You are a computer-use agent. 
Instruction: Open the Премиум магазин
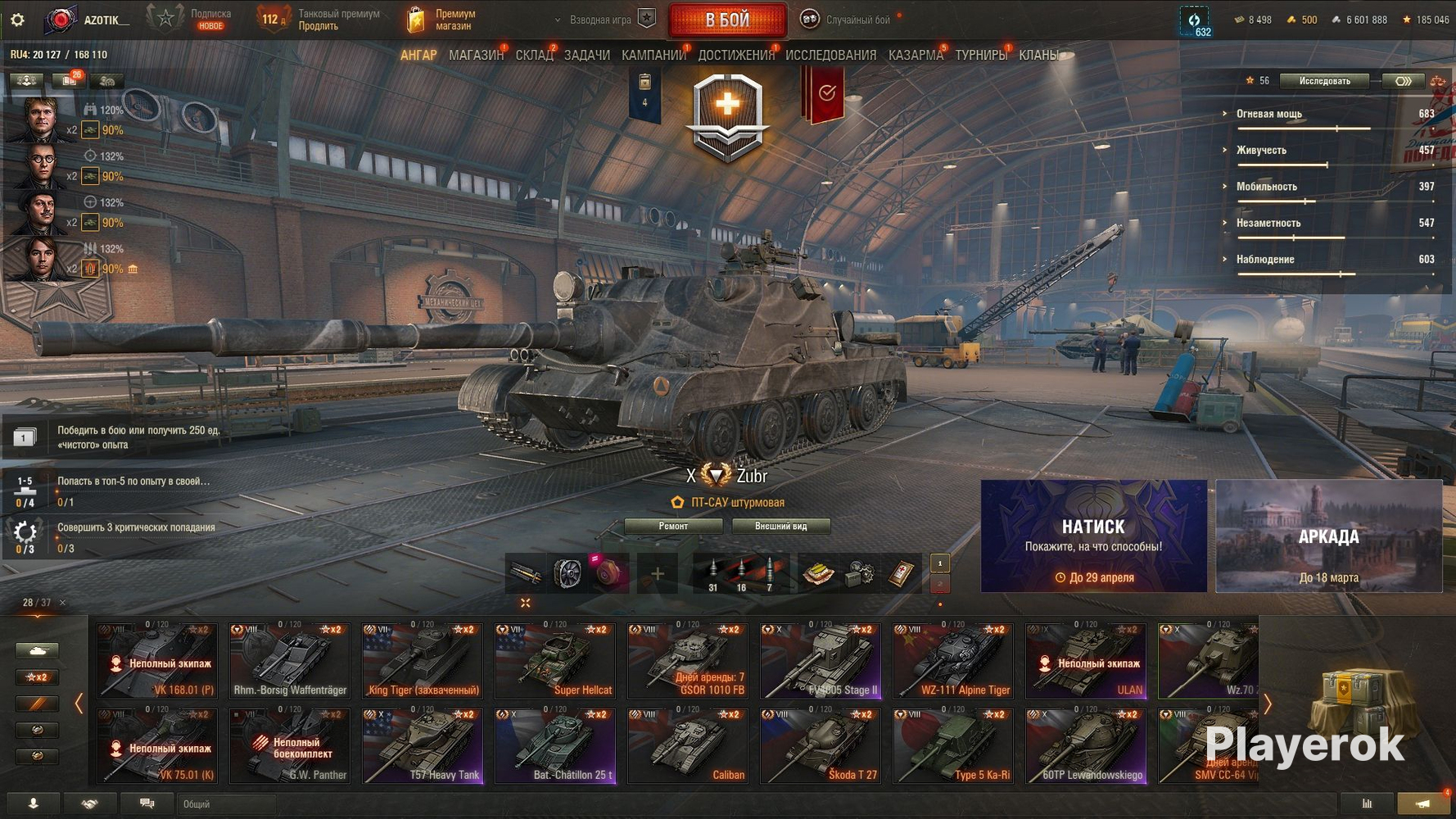point(442,20)
